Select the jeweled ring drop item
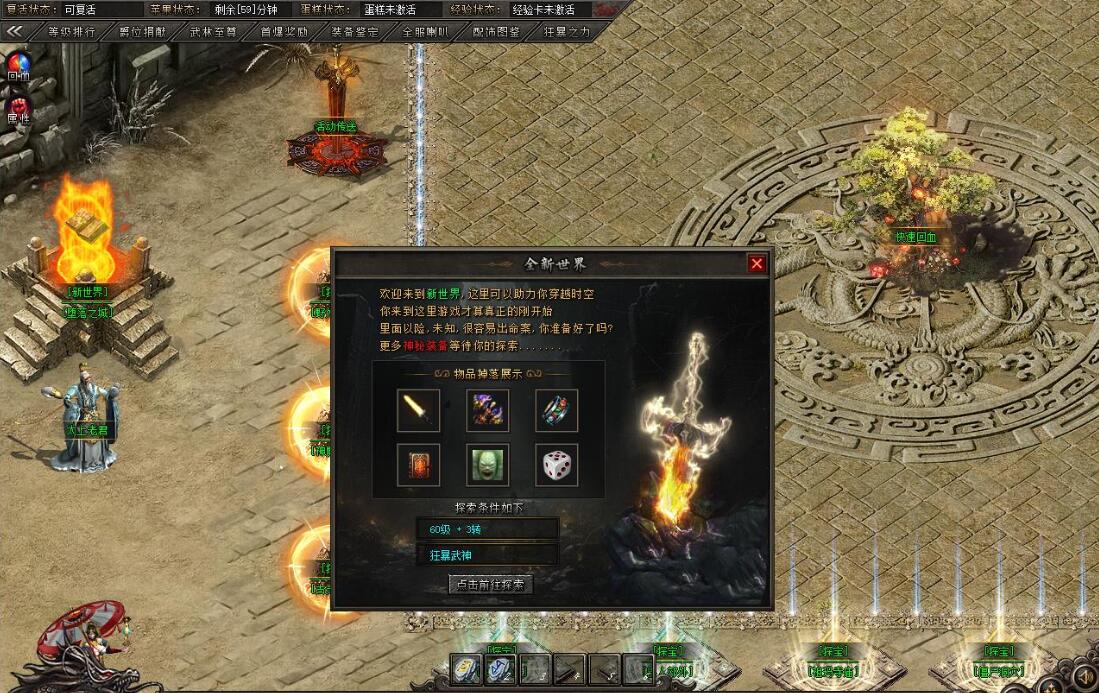The width and height of the screenshot is (1099, 693). [x=556, y=410]
